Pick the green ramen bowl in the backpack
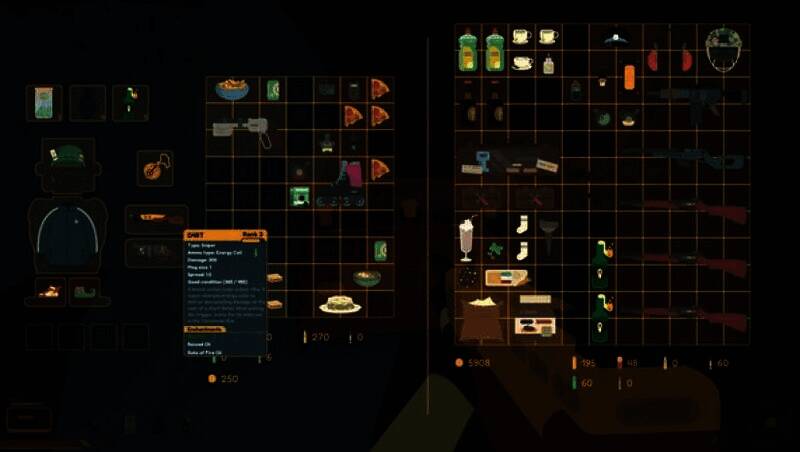 coord(367,277)
